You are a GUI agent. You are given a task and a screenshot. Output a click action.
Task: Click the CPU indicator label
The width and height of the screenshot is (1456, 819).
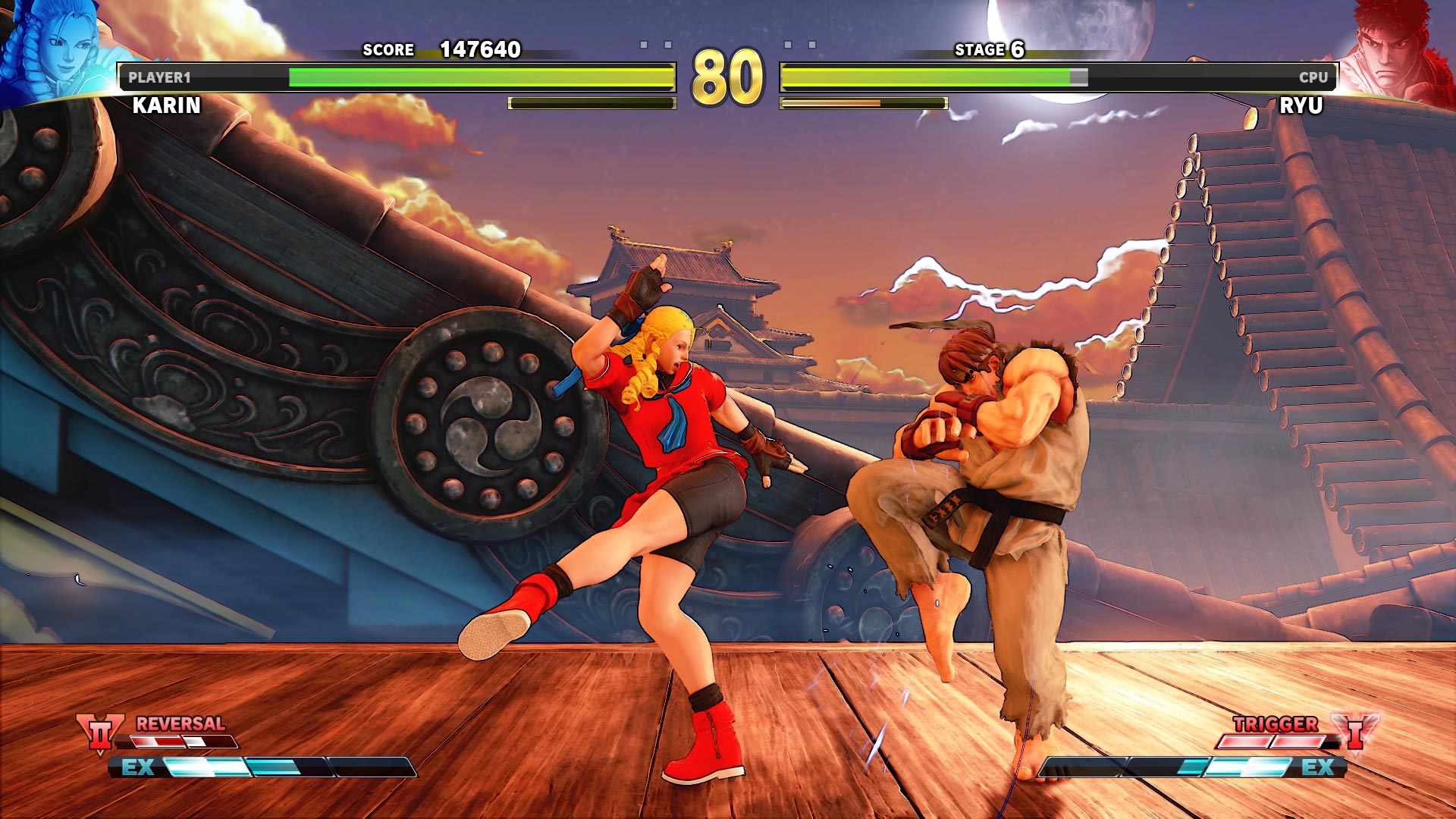1313,76
